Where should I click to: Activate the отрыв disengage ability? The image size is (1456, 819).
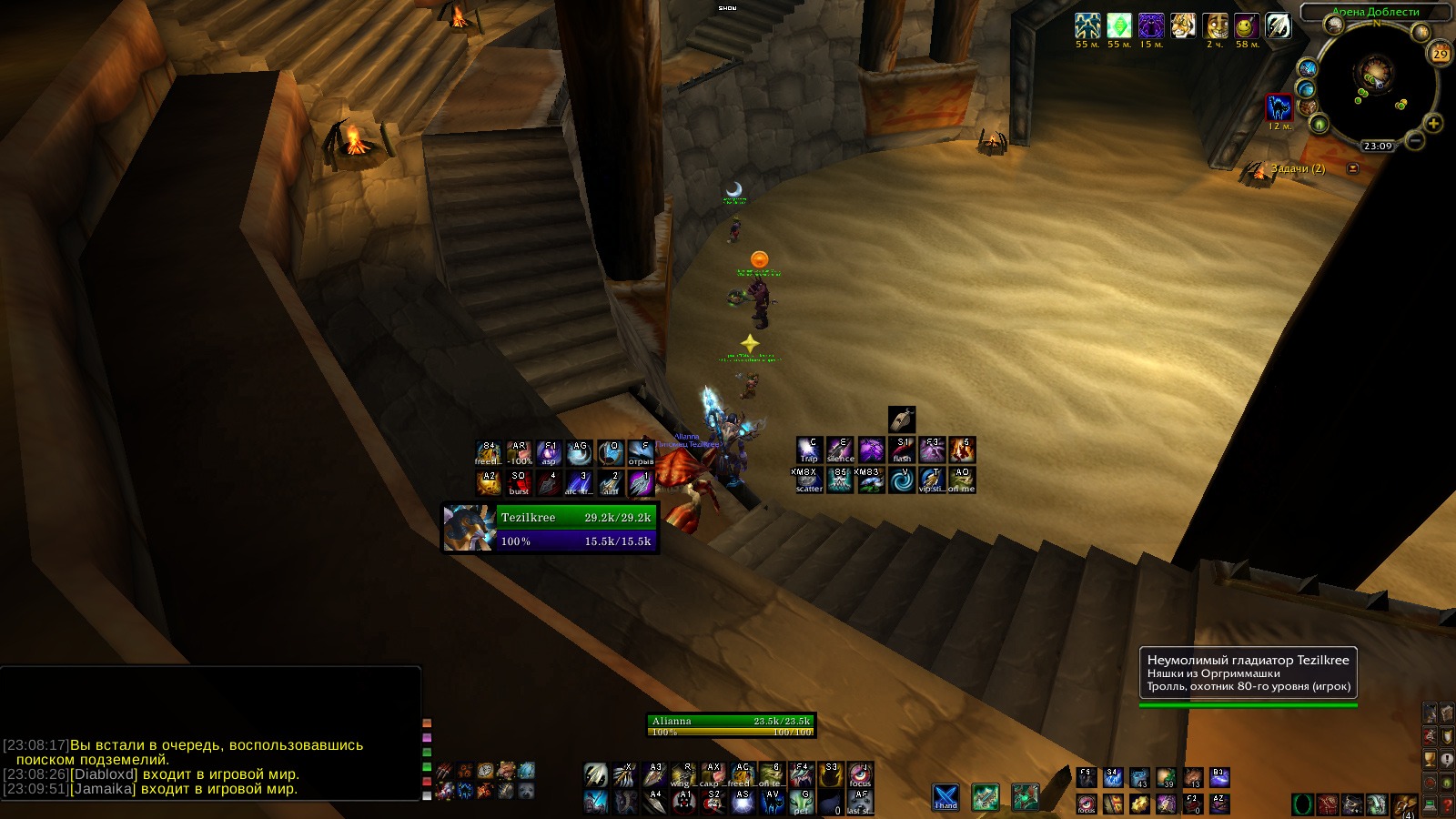(641, 452)
